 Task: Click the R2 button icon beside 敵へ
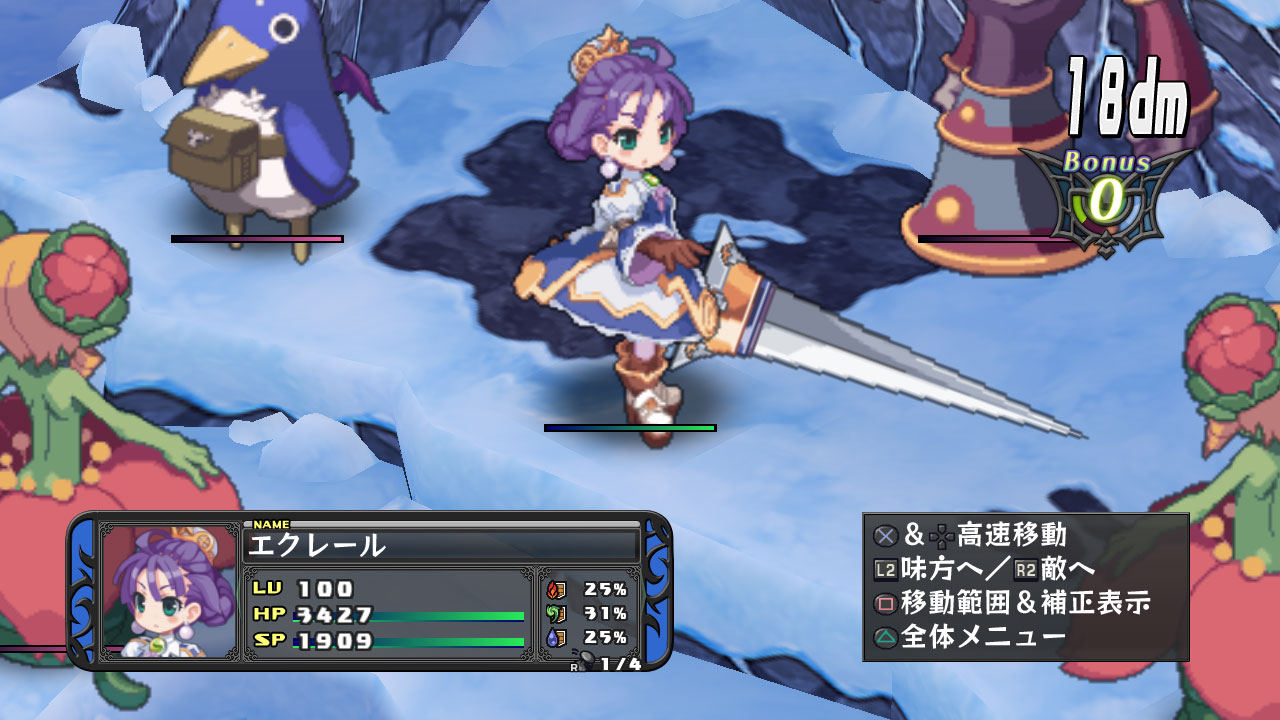pos(1025,569)
